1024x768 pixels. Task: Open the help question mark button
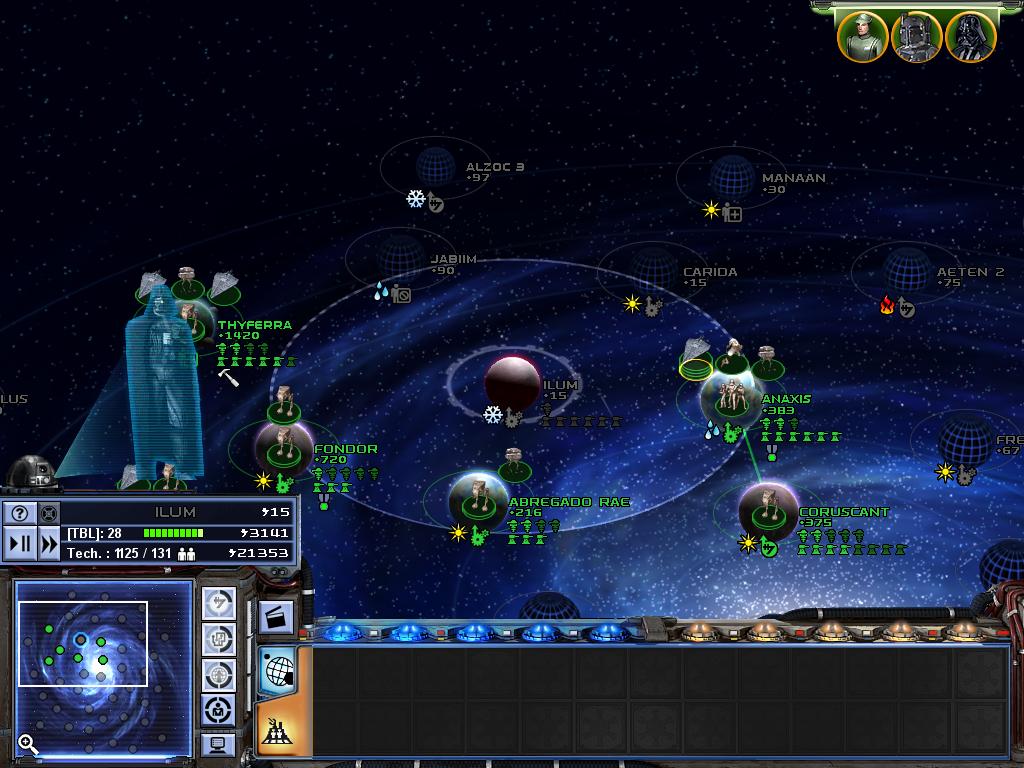coord(20,514)
